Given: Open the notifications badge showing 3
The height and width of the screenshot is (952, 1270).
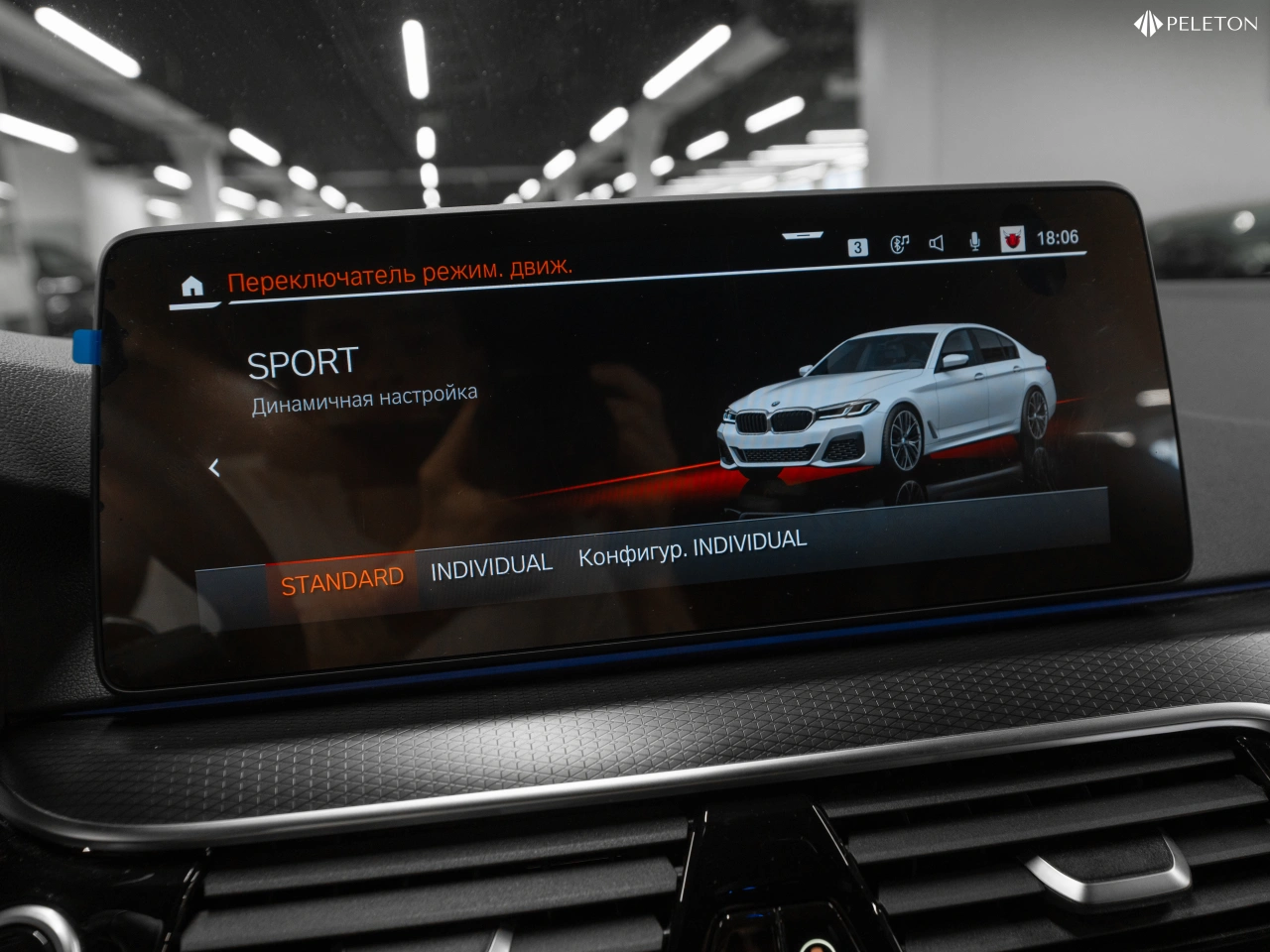Looking at the screenshot, I should pos(858,247).
